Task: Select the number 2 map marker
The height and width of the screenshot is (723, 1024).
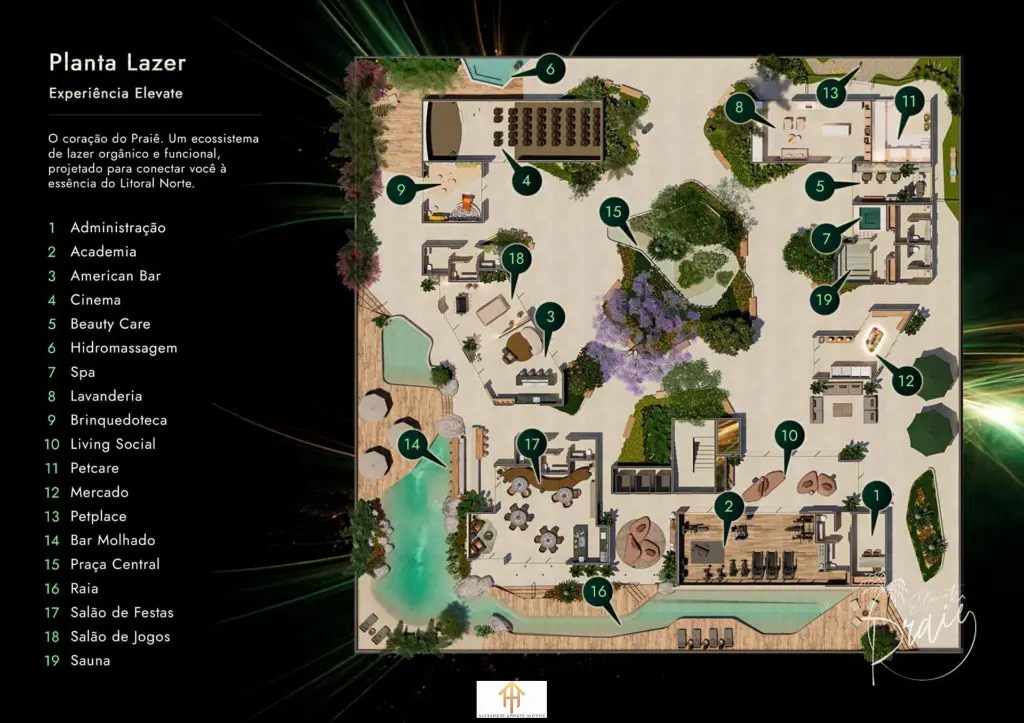Action: (729, 507)
